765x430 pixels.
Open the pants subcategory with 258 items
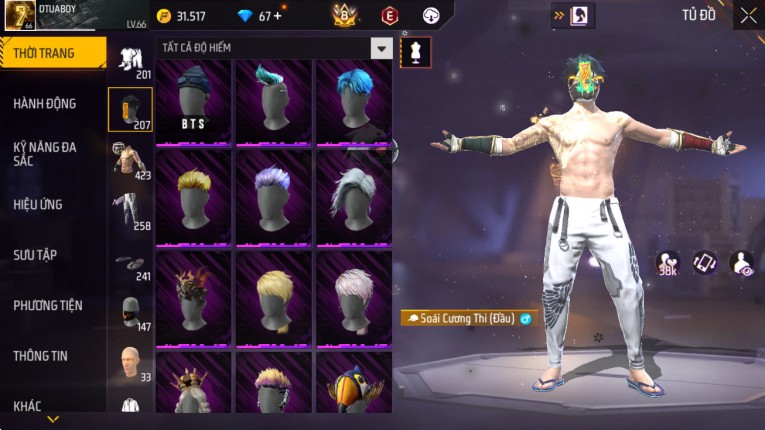(x=130, y=211)
